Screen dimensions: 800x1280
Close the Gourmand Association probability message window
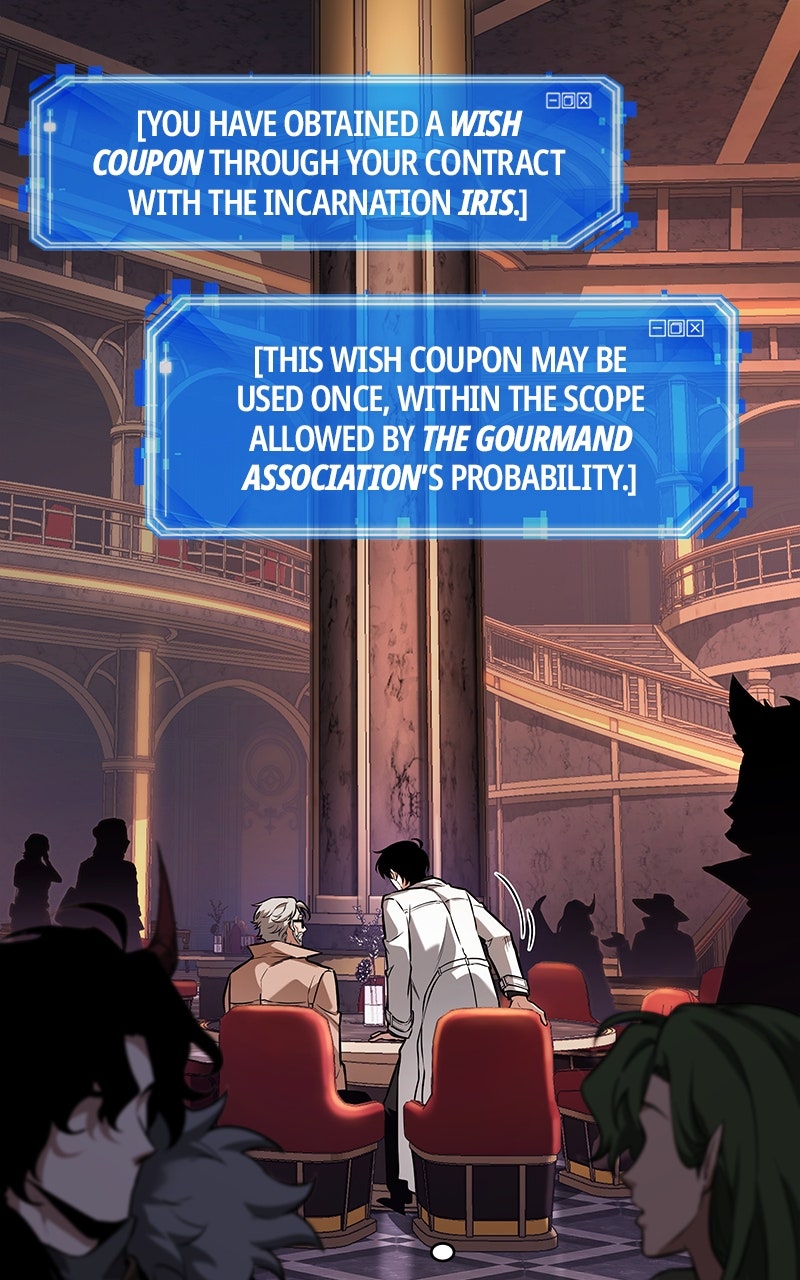pyautogui.click(x=695, y=328)
